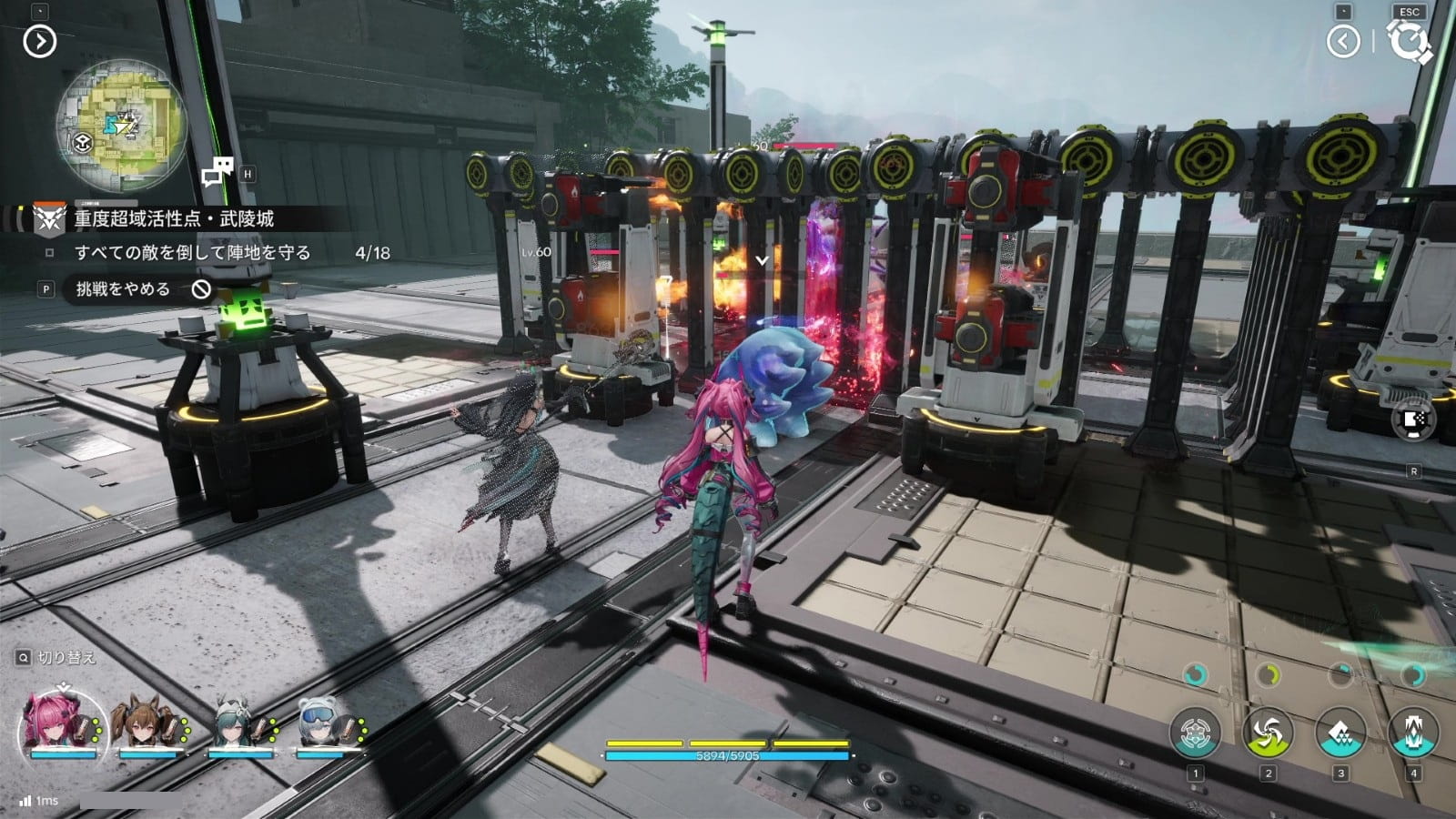Switch to the bear-hood goggles character portrait

tap(325, 728)
